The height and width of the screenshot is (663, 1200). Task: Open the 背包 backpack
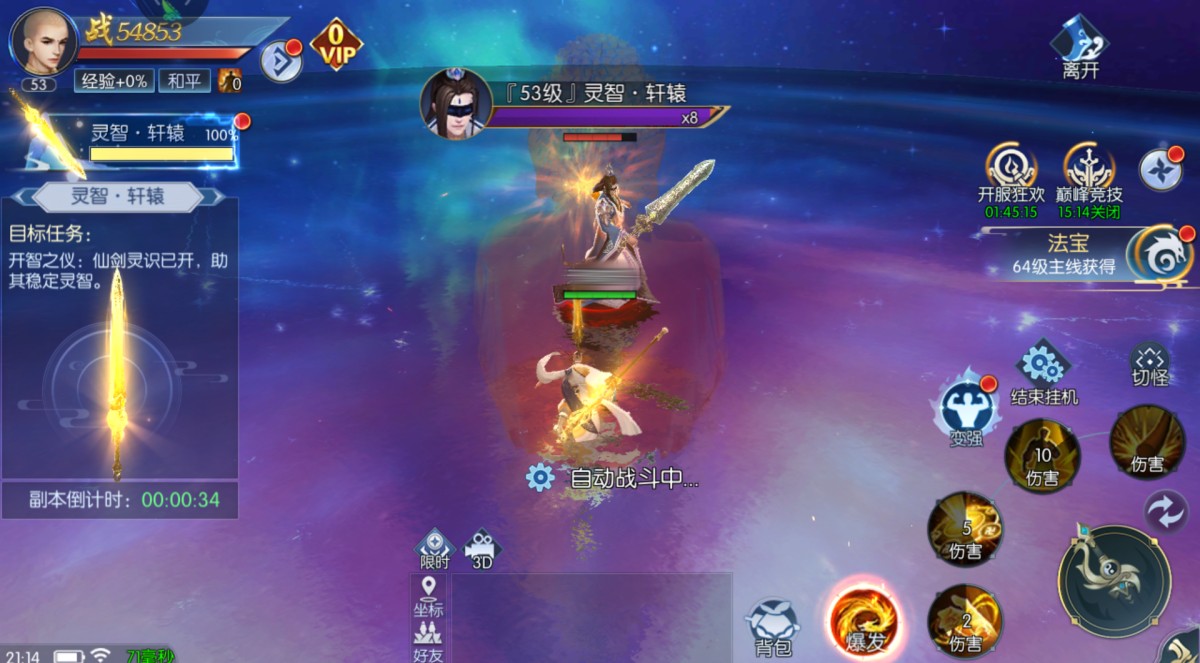(x=773, y=626)
